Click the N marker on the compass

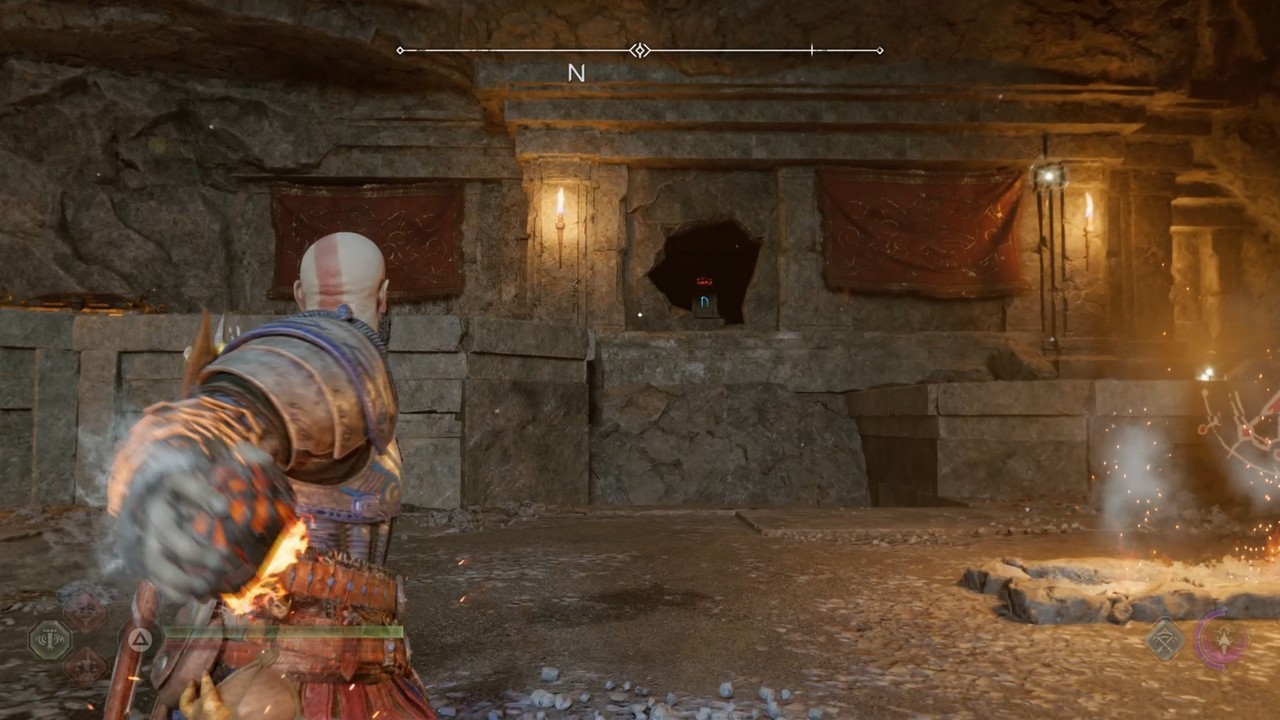tap(576, 73)
